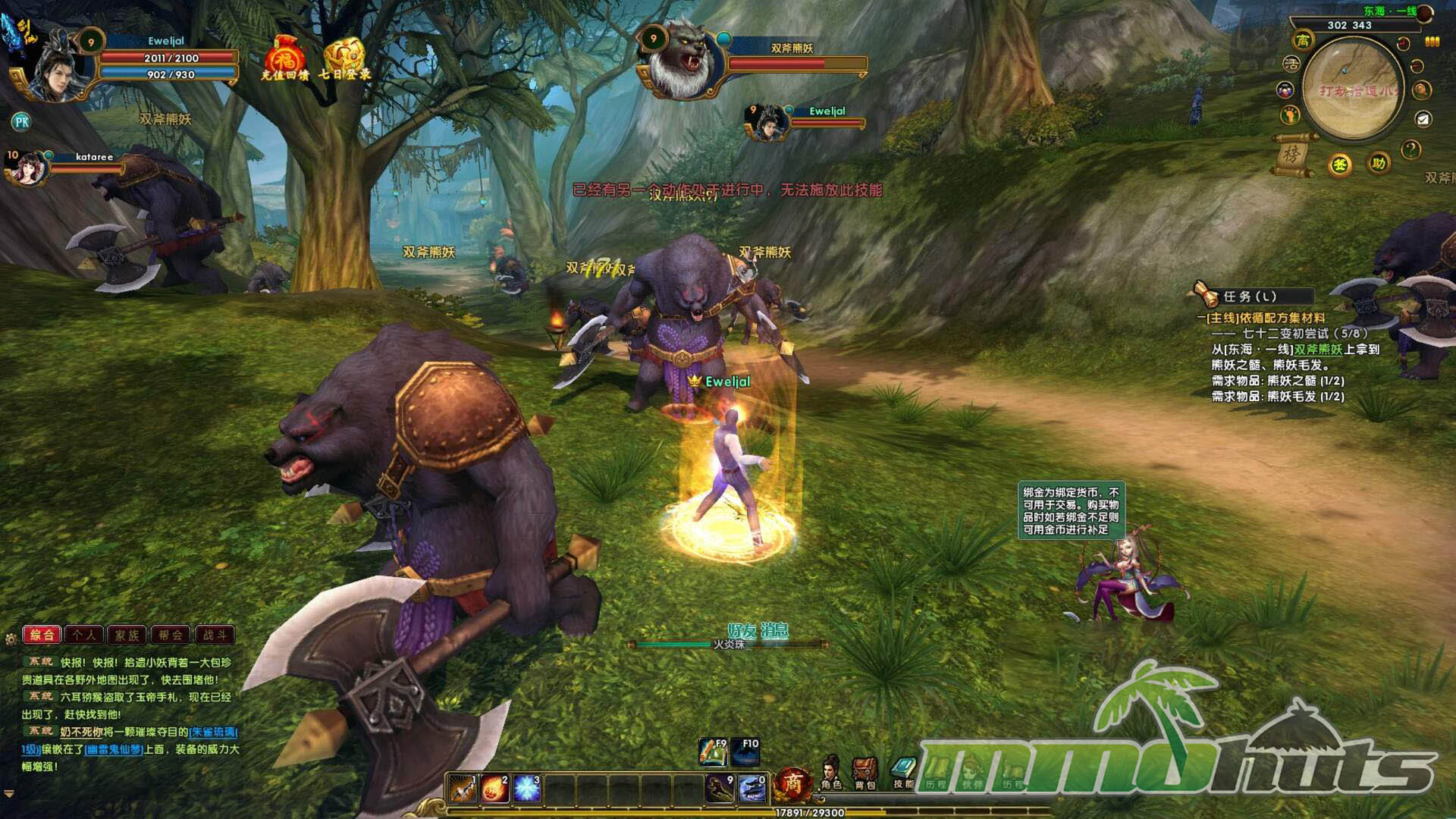Click the circular minimap
The height and width of the screenshot is (819, 1456).
[1352, 89]
